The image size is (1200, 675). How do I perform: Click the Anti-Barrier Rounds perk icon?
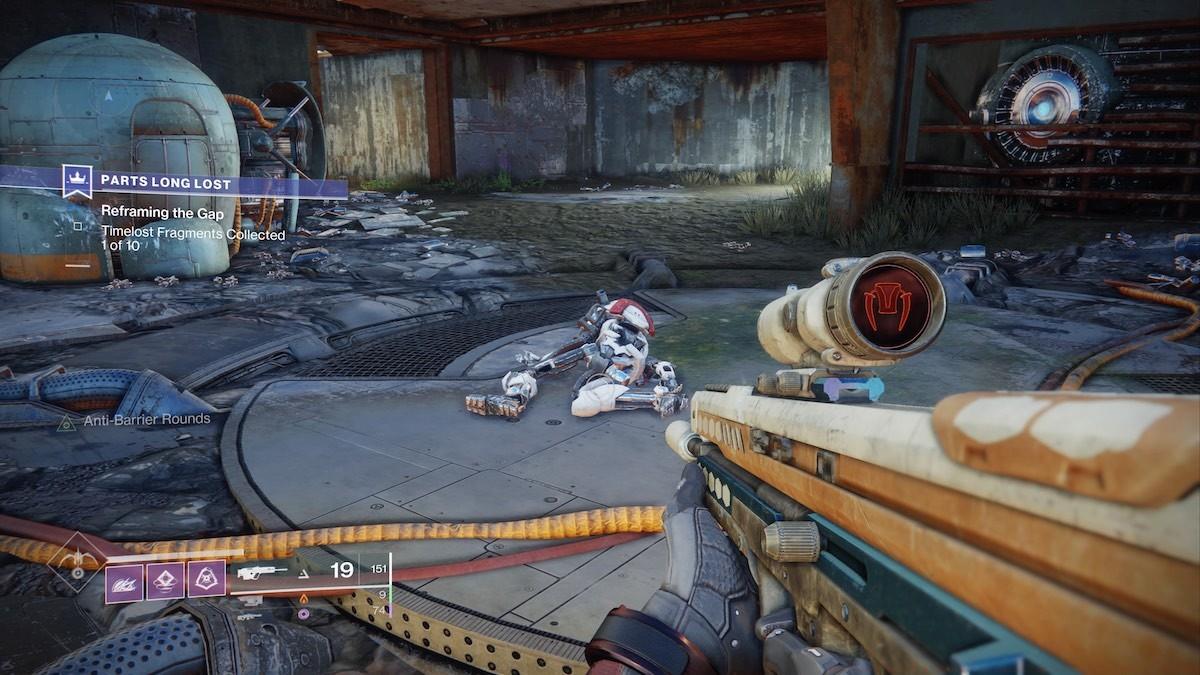click(66, 422)
